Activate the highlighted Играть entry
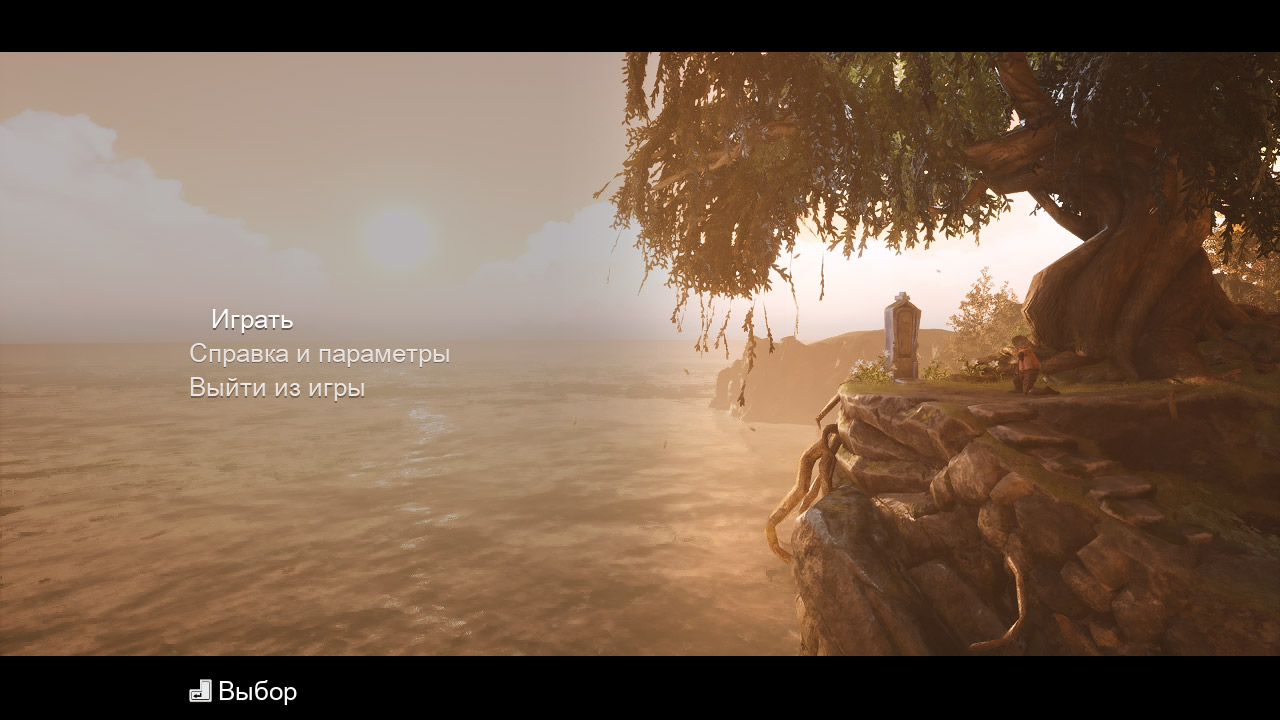The image size is (1280, 720). pos(253,320)
